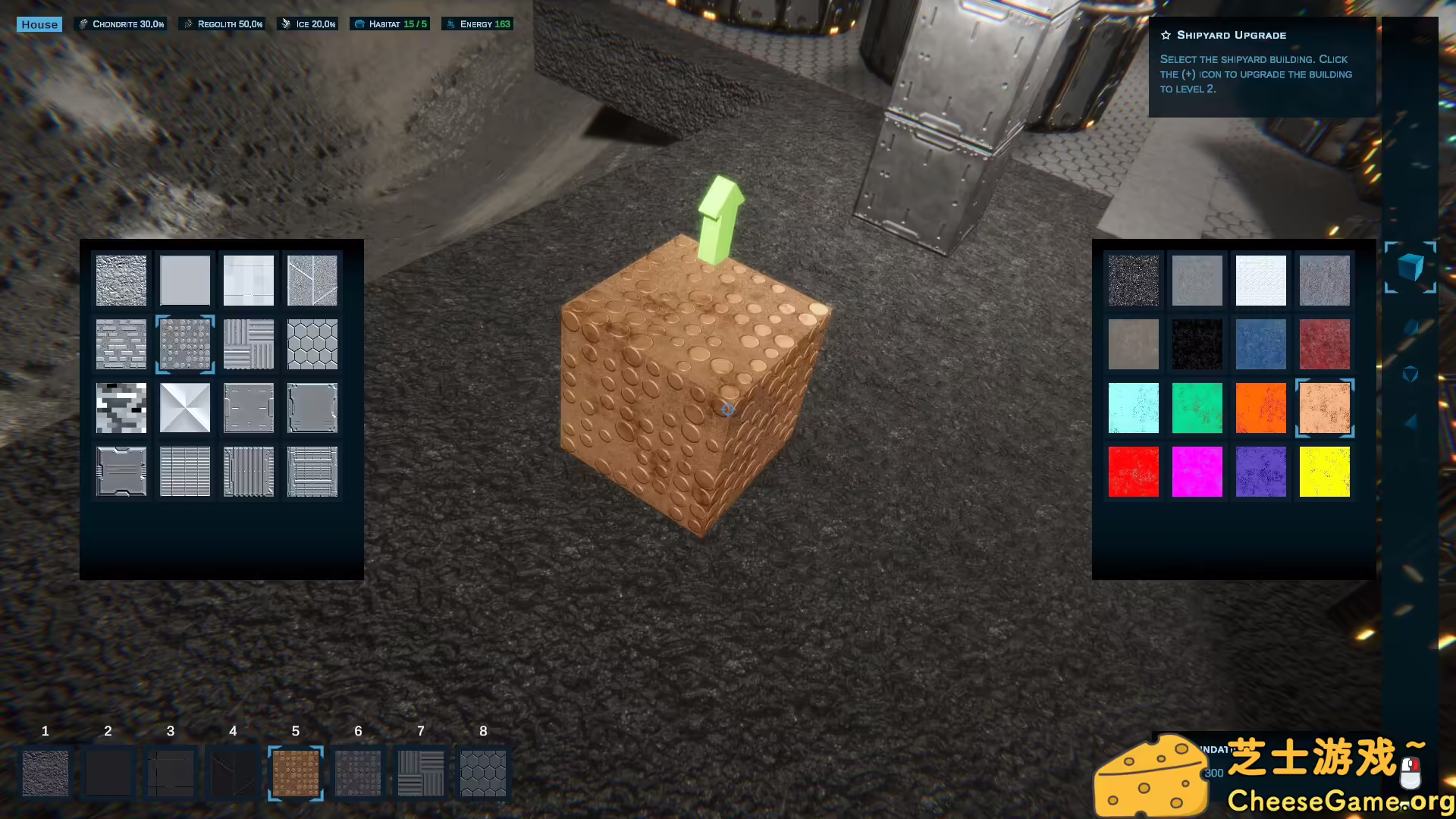Select the Chondrite resource icon
The image size is (1456, 819).
[82, 24]
